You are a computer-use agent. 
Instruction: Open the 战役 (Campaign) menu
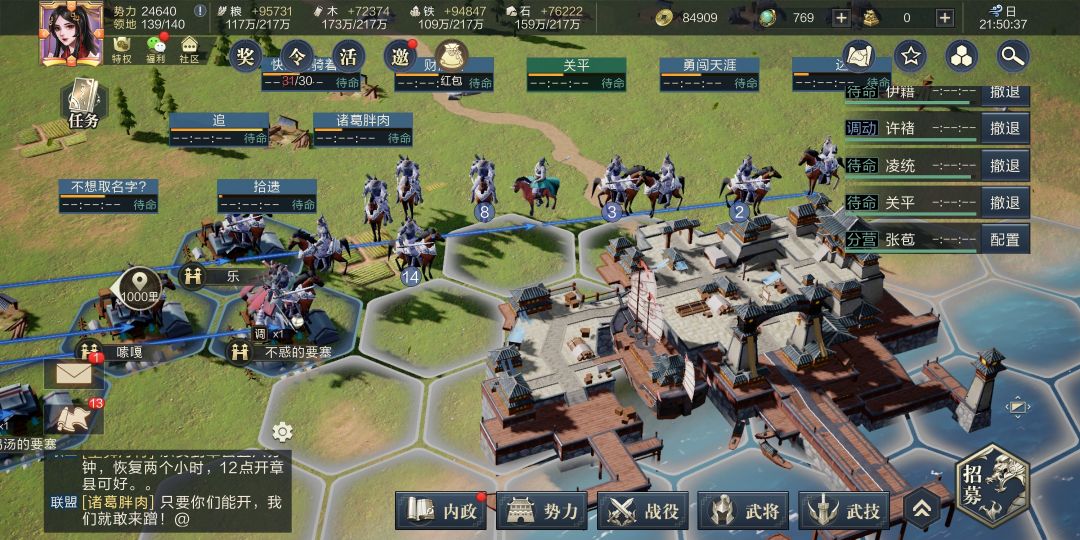(646, 511)
